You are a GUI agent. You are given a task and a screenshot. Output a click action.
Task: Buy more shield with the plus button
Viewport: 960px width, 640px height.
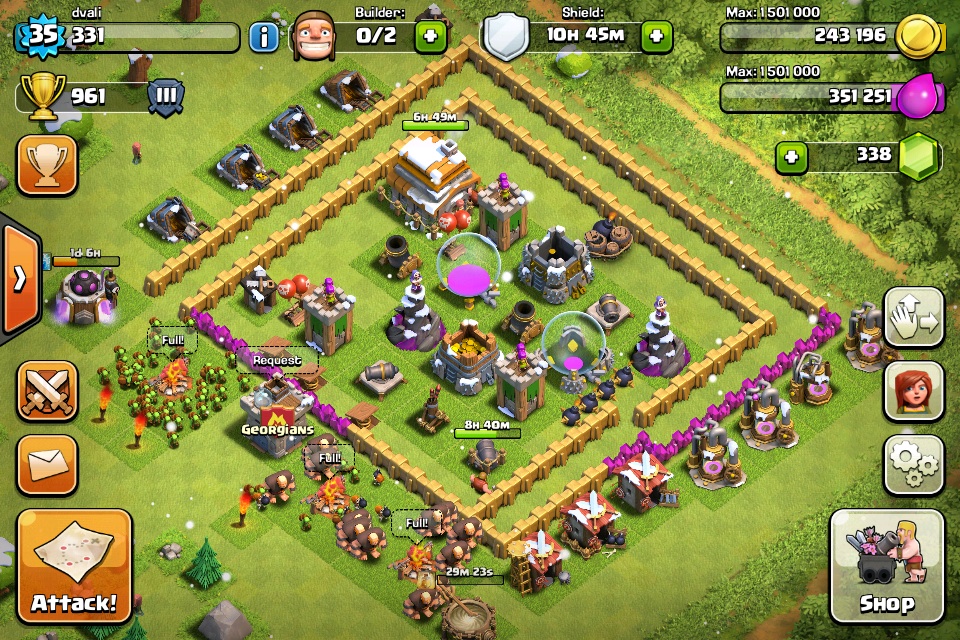pos(657,38)
